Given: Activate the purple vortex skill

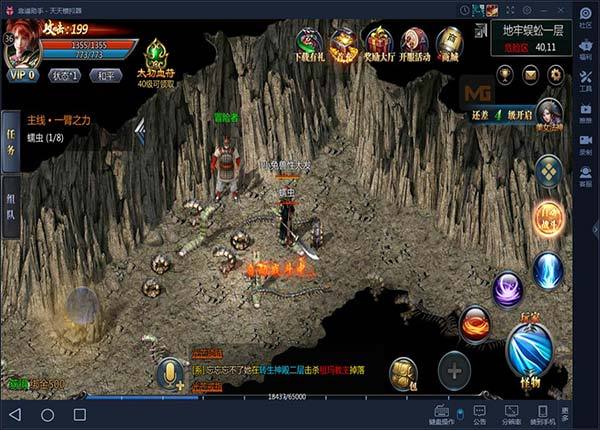Looking at the screenshot, I should pos(508,289).
